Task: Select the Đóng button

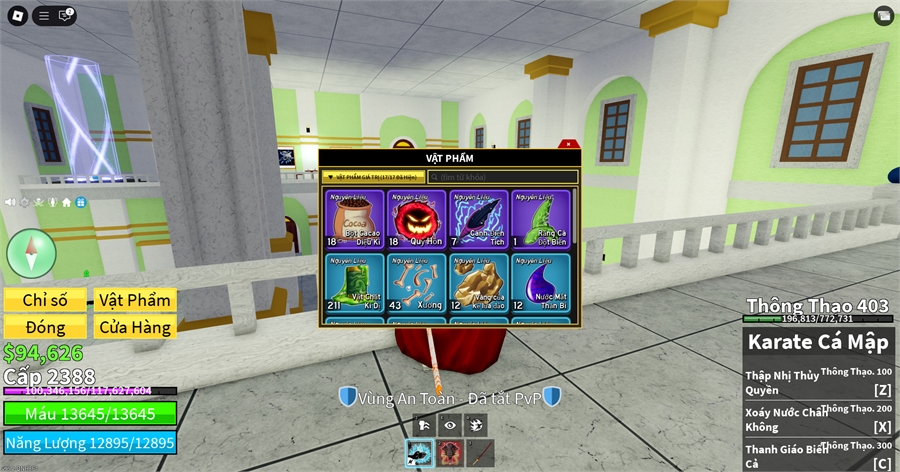Action: tap(44, 327)
